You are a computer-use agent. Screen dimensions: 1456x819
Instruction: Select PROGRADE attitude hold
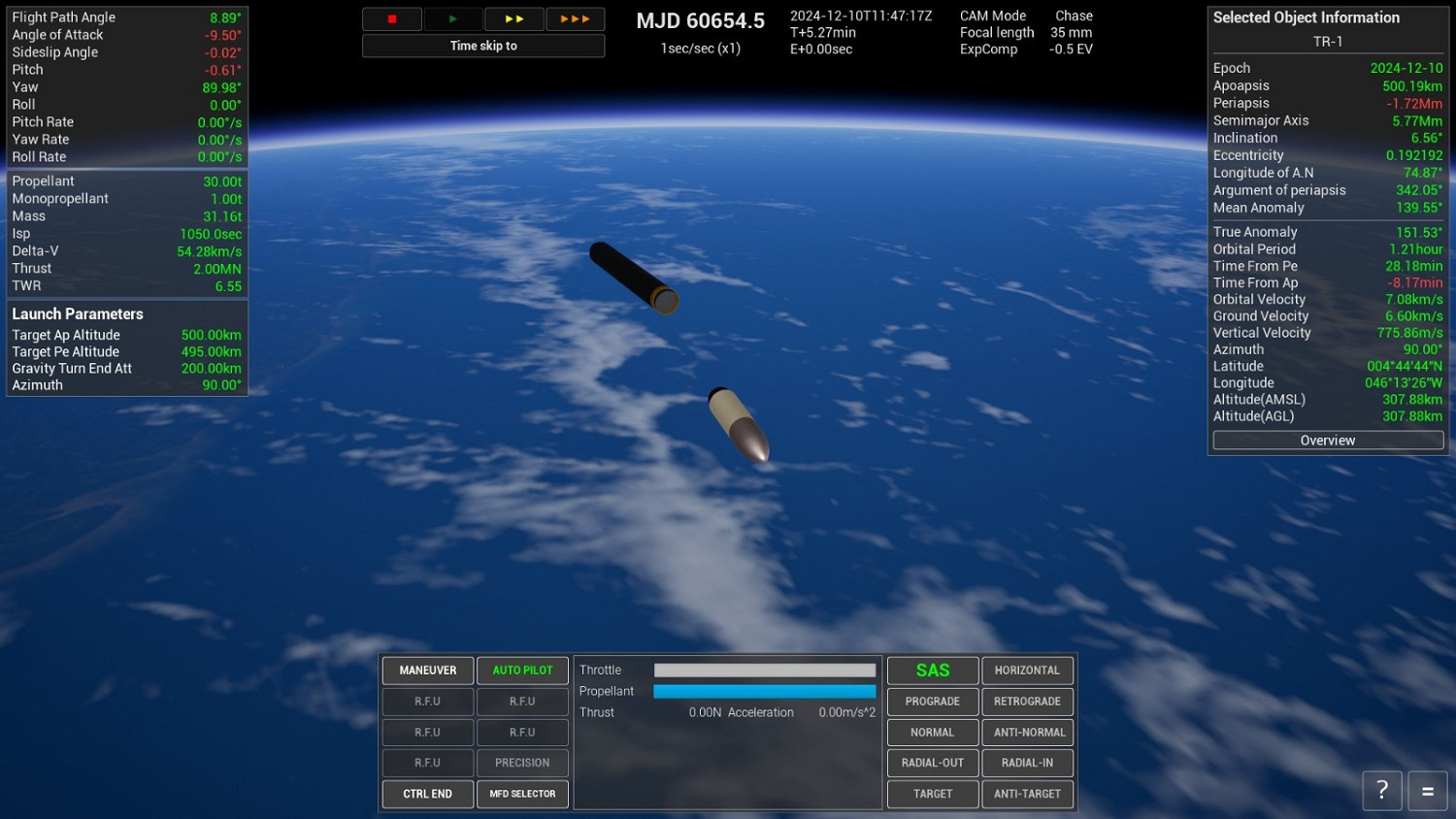932,701
